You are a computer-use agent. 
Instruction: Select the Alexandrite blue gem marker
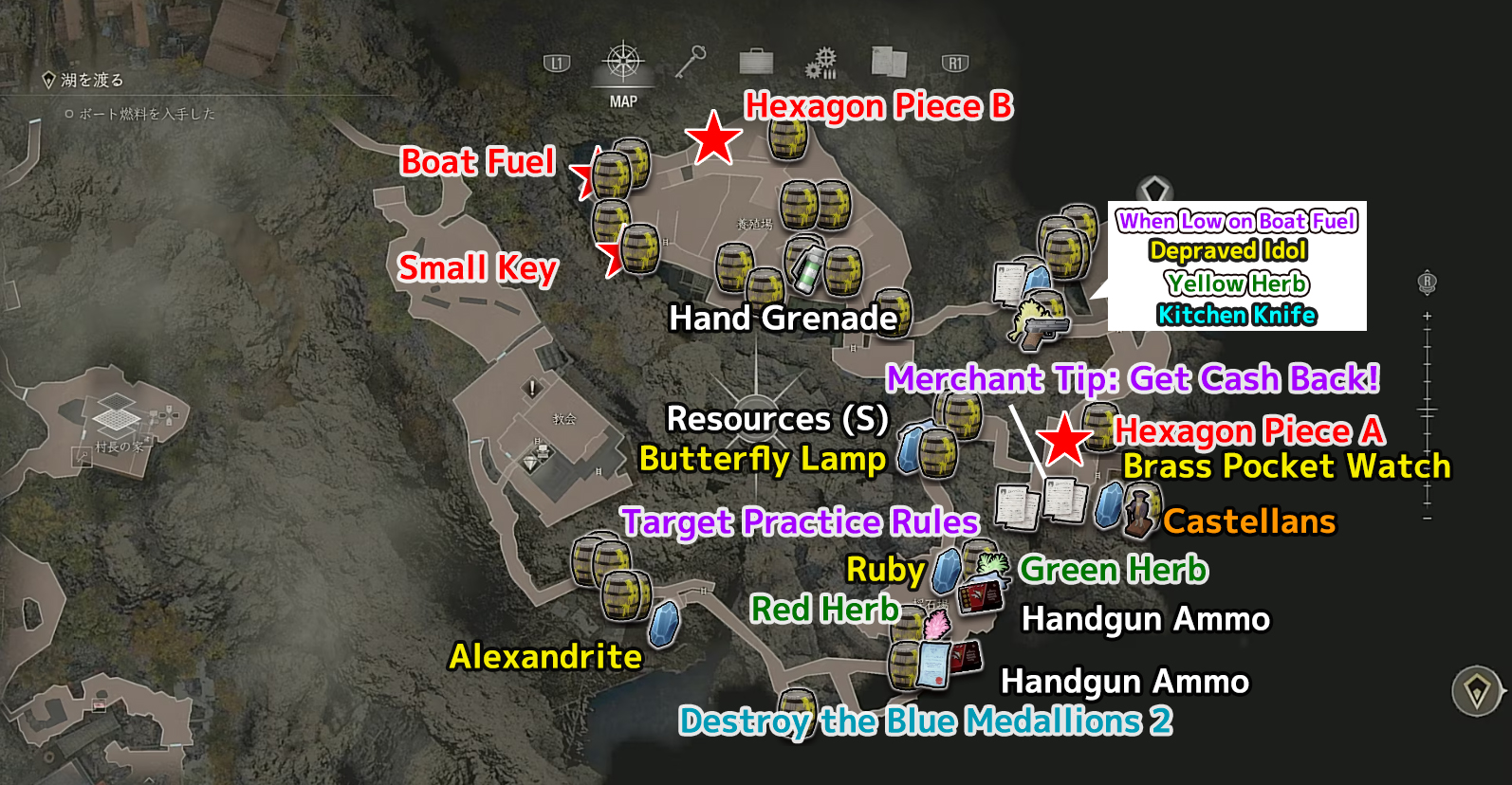click(x=663, y=624)
